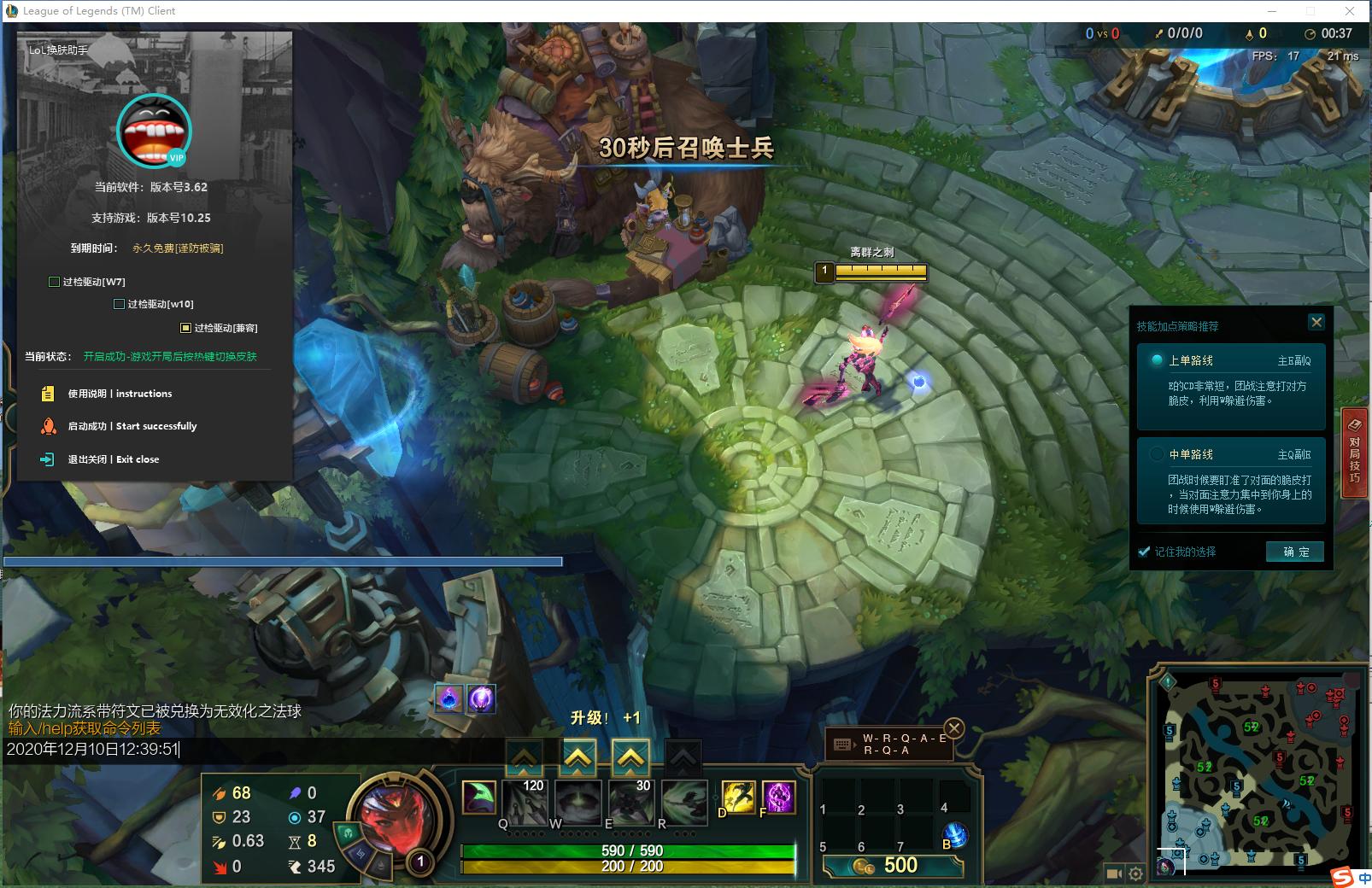The height and width of the screenshot is (888, 1372).
Task: Click 退出关闭 Exit close in skin helper
Action: point(113,459)
